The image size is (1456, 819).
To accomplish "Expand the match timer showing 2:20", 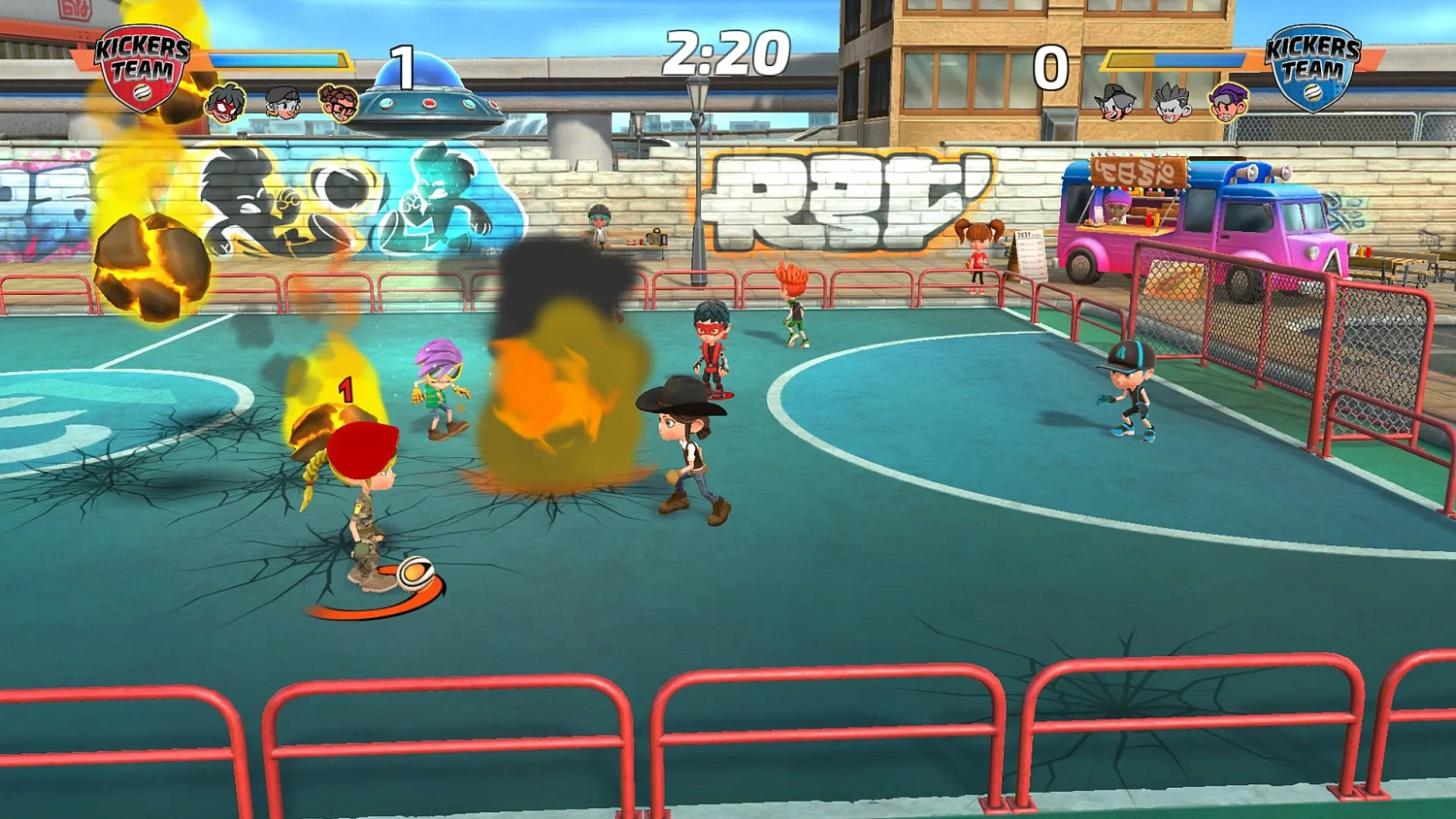I will point(728,55).
